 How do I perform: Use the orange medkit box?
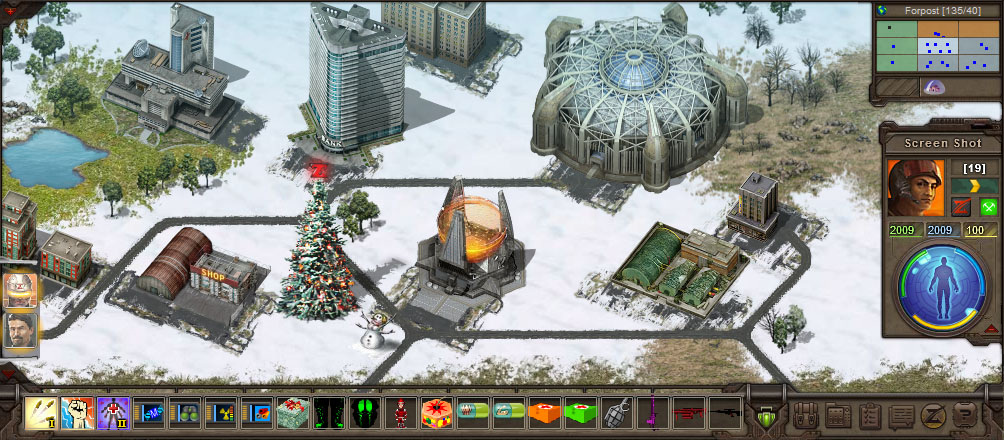[543, 411]
